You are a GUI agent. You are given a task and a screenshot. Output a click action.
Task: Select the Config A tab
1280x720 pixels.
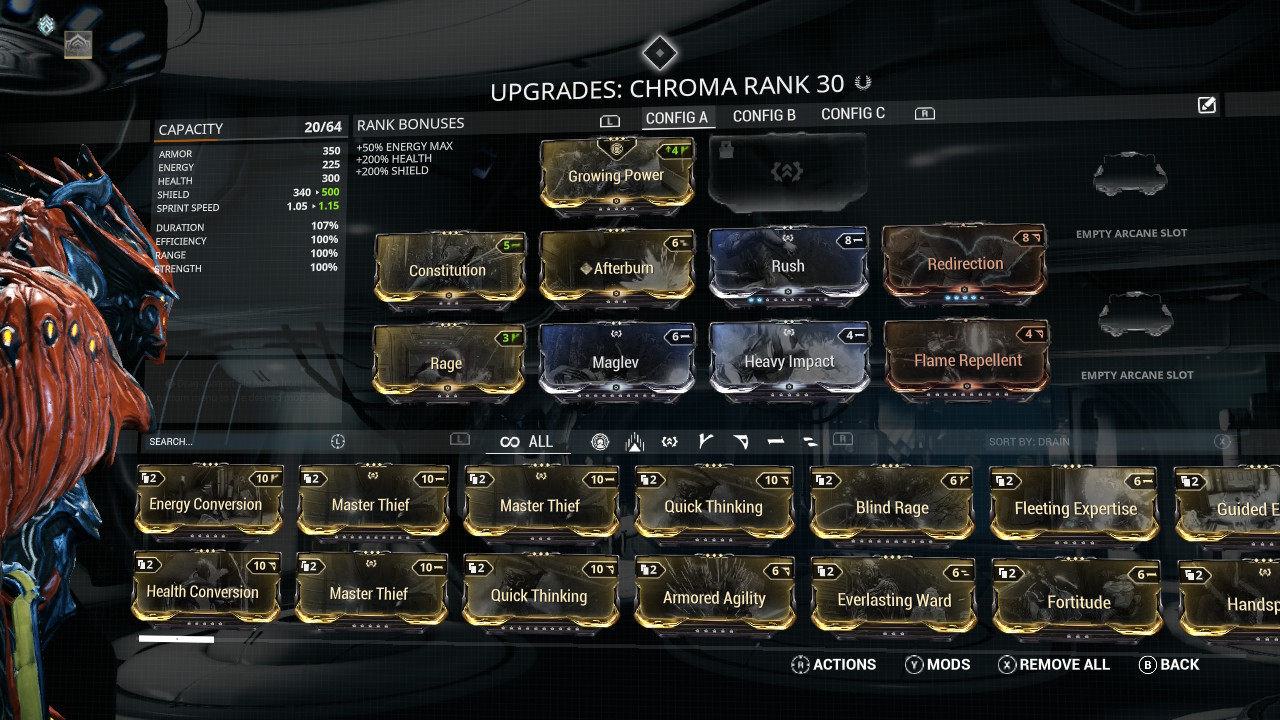pos(677,117)
